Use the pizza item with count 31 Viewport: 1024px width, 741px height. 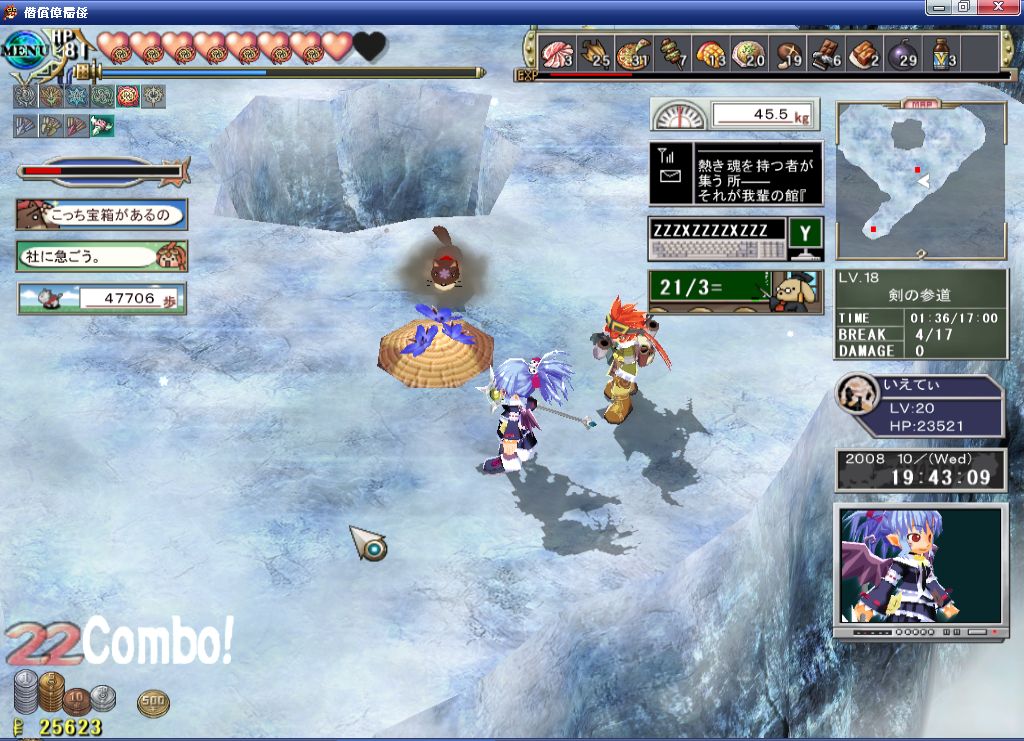click(633, 54)
